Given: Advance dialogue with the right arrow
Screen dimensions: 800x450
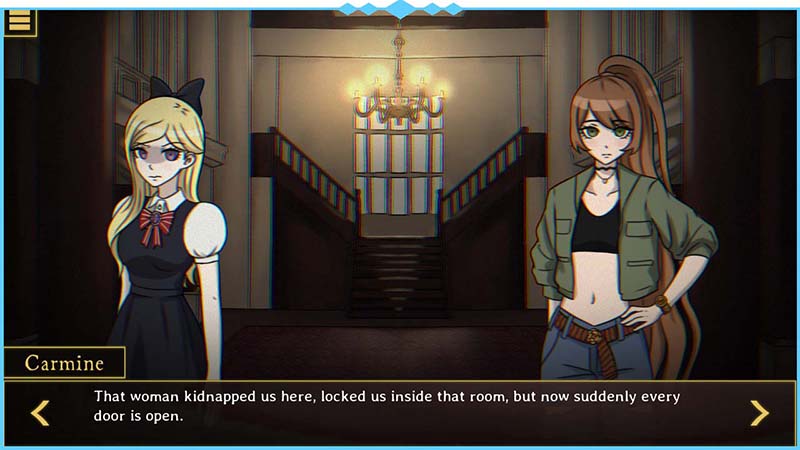Looking at the screenshot, I should pos(759,412).
